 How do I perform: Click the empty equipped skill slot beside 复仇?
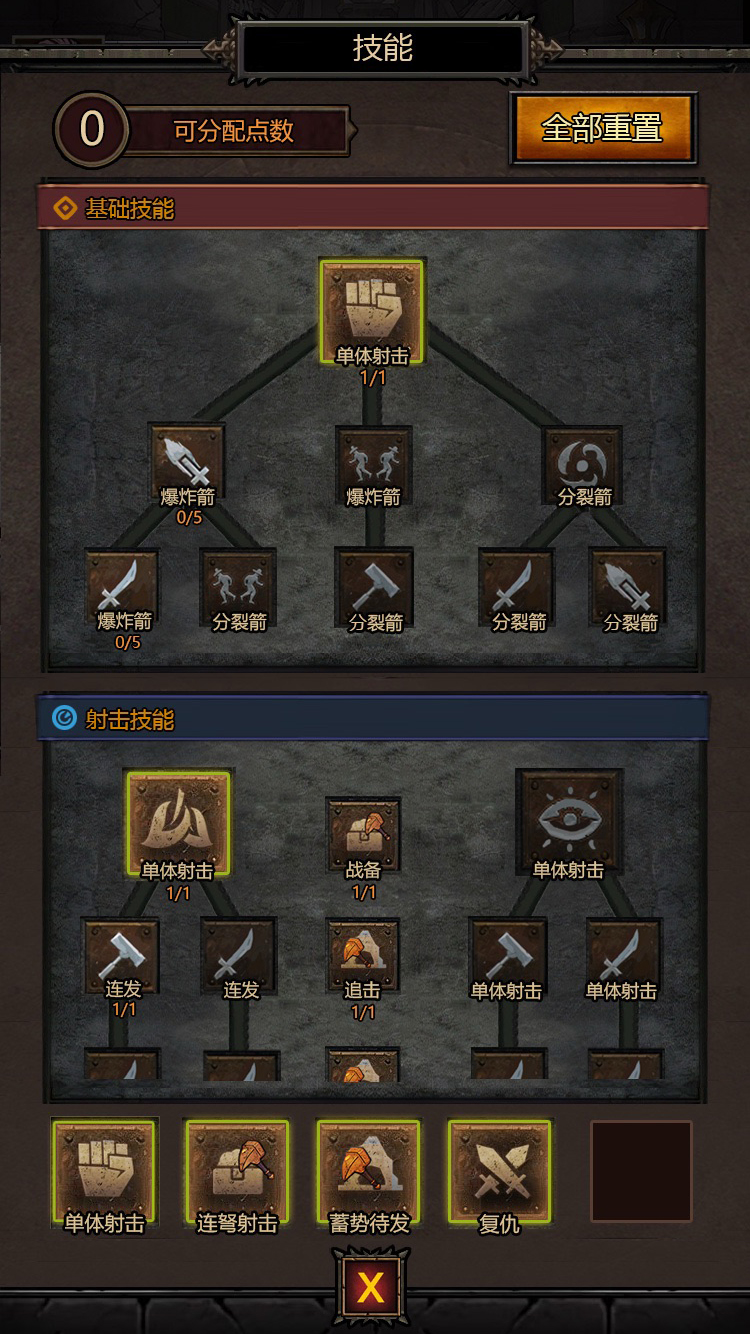click(x=641, y=1171)
